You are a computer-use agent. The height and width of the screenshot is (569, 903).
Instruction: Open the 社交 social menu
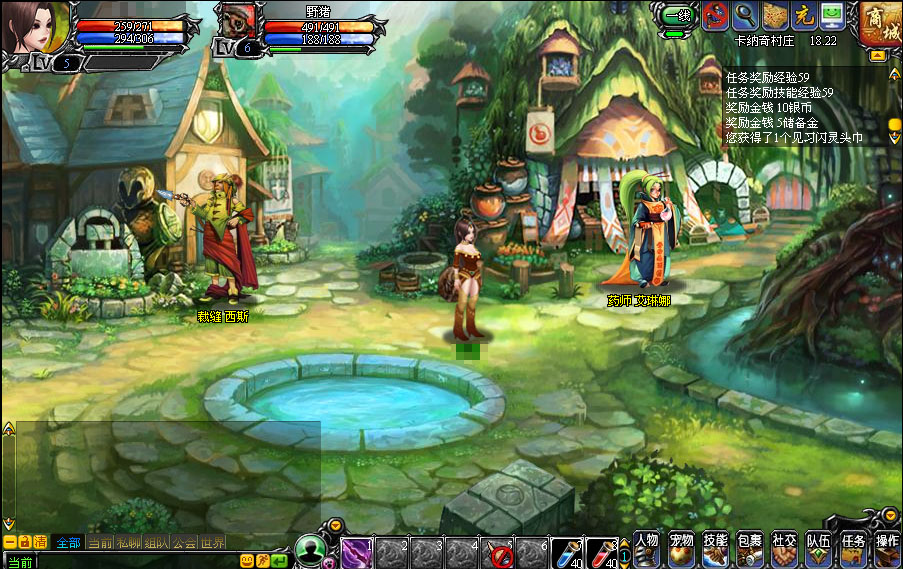click(x=784, y=548)
